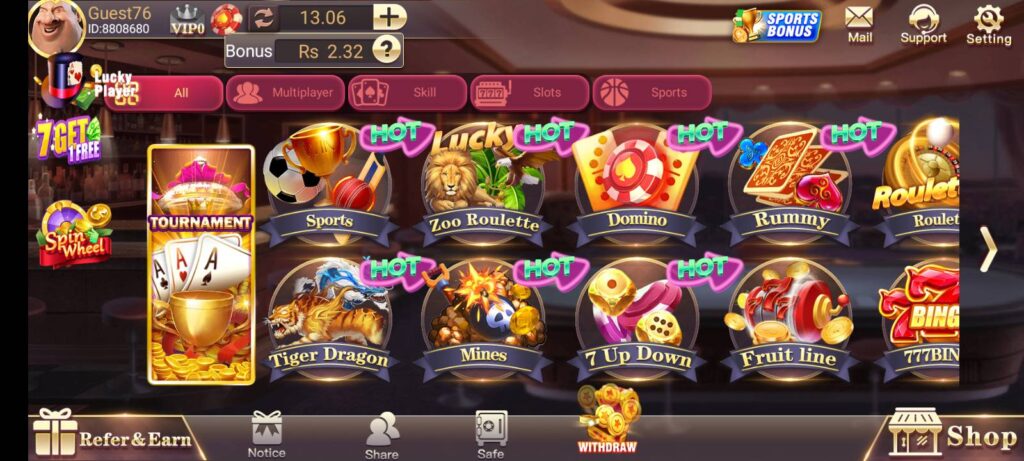
Task: Enter the Tournament banner
Action: [x=201, y=265]
